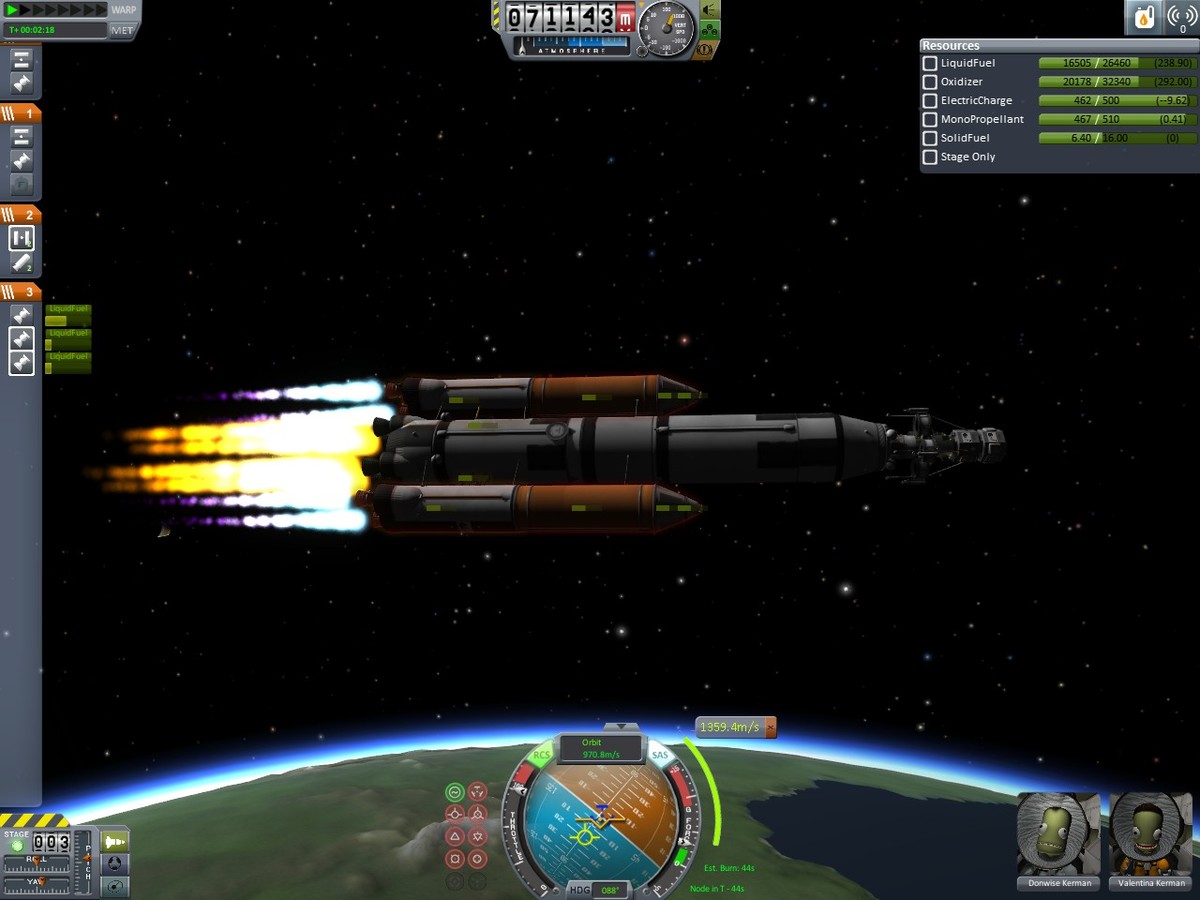This screenshot has width=1200, height=900.
Task: Enable the Stage Only checkbox
Action: coord(930,157)
